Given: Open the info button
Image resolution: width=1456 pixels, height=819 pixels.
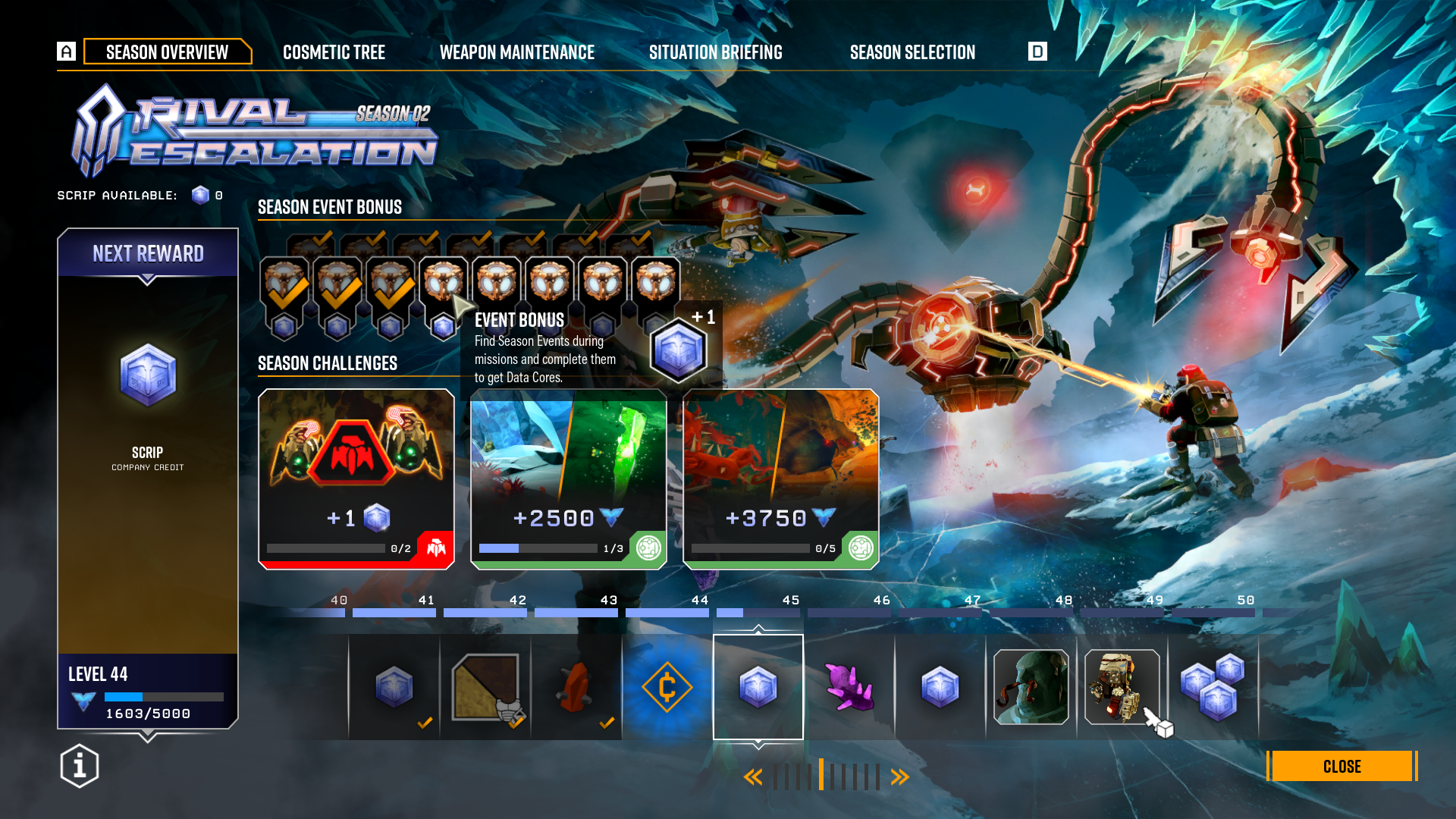Looking at the screenshot, I should 80,766.
